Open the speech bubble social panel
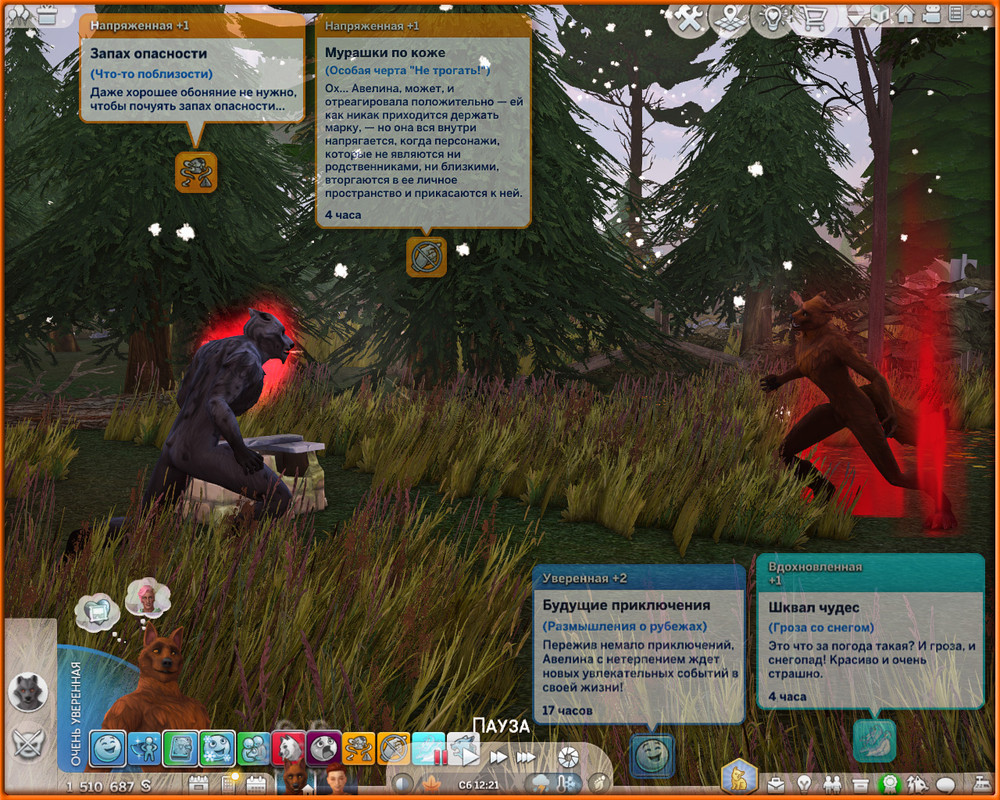Viewport: 1000px width, 800px height. tap(945, 783)
